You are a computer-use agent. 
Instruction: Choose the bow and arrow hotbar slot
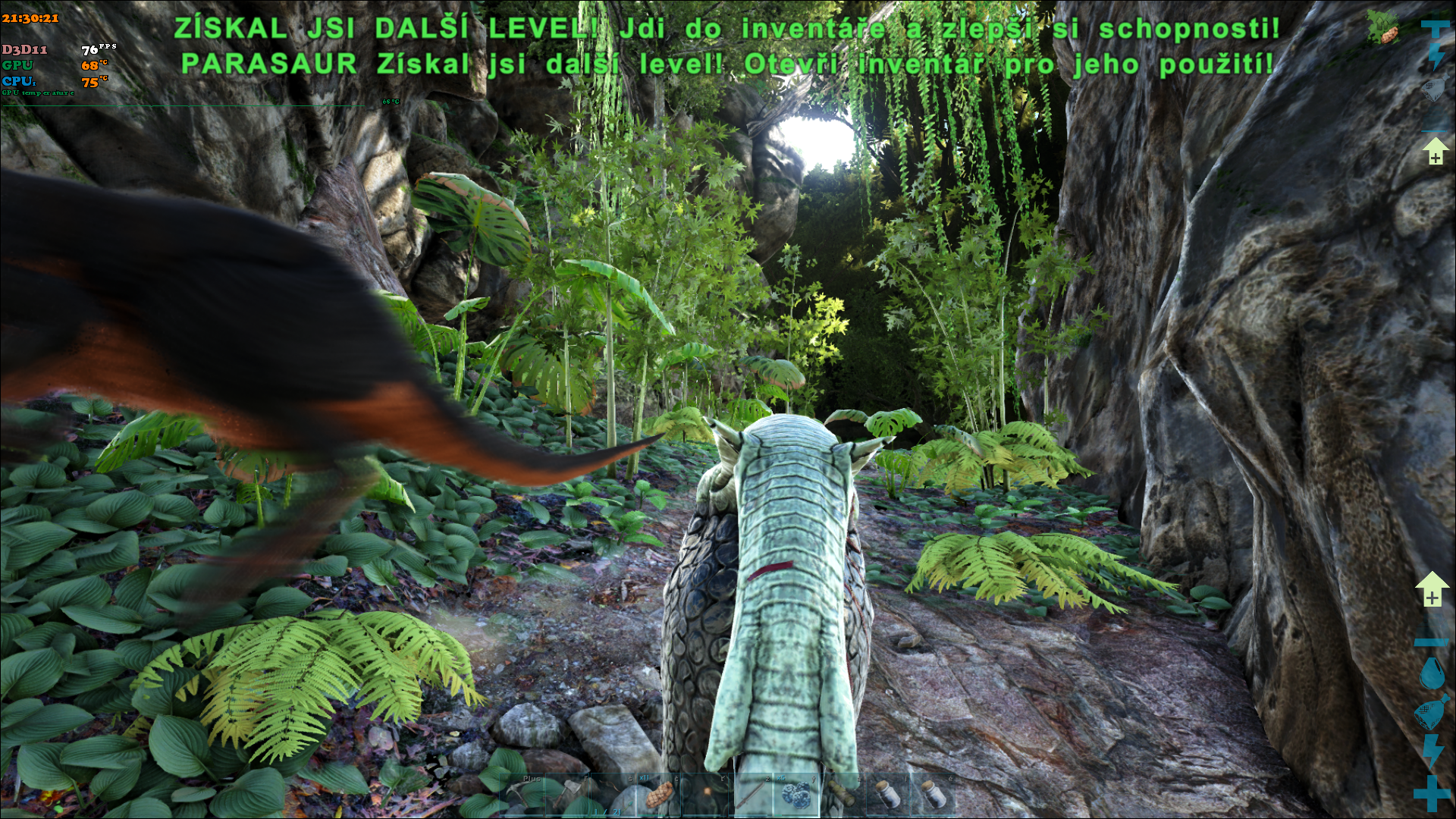pos(613,795)
